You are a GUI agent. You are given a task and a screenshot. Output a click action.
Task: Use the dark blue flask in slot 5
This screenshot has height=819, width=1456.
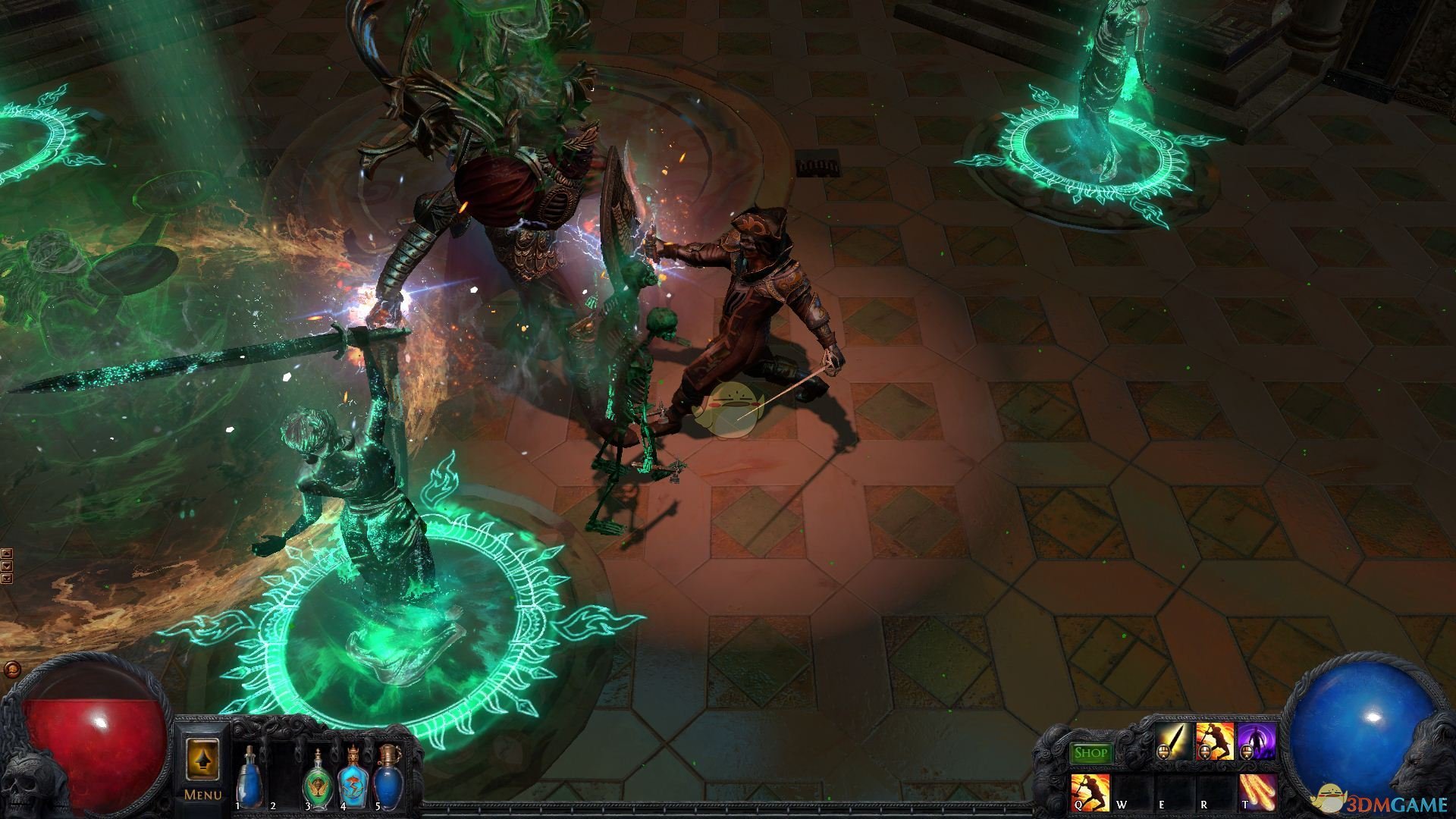point(388,777)
